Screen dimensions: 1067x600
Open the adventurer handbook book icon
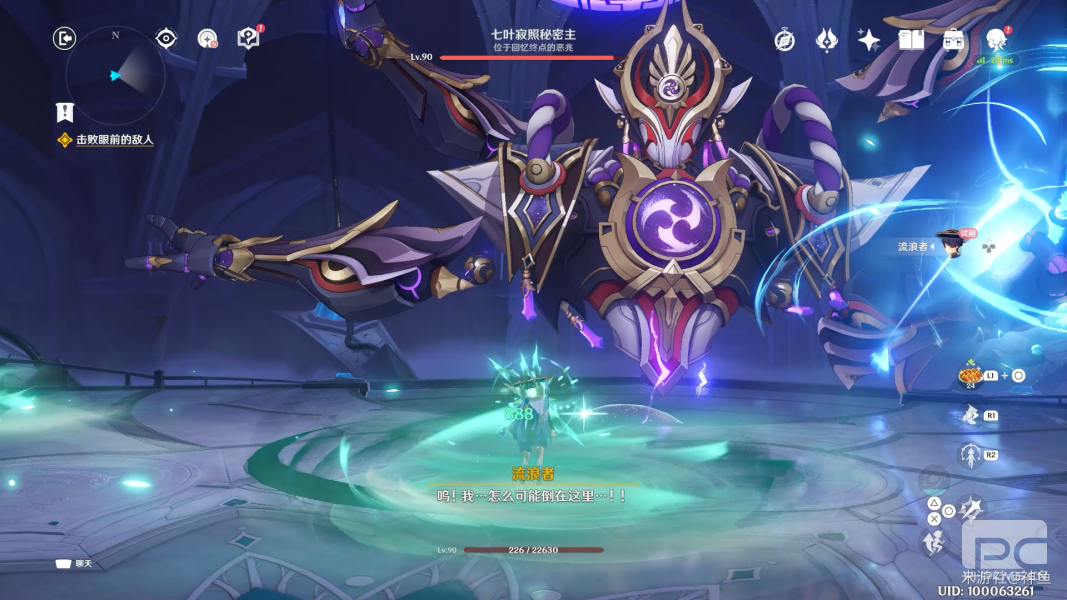pos(910,40)
